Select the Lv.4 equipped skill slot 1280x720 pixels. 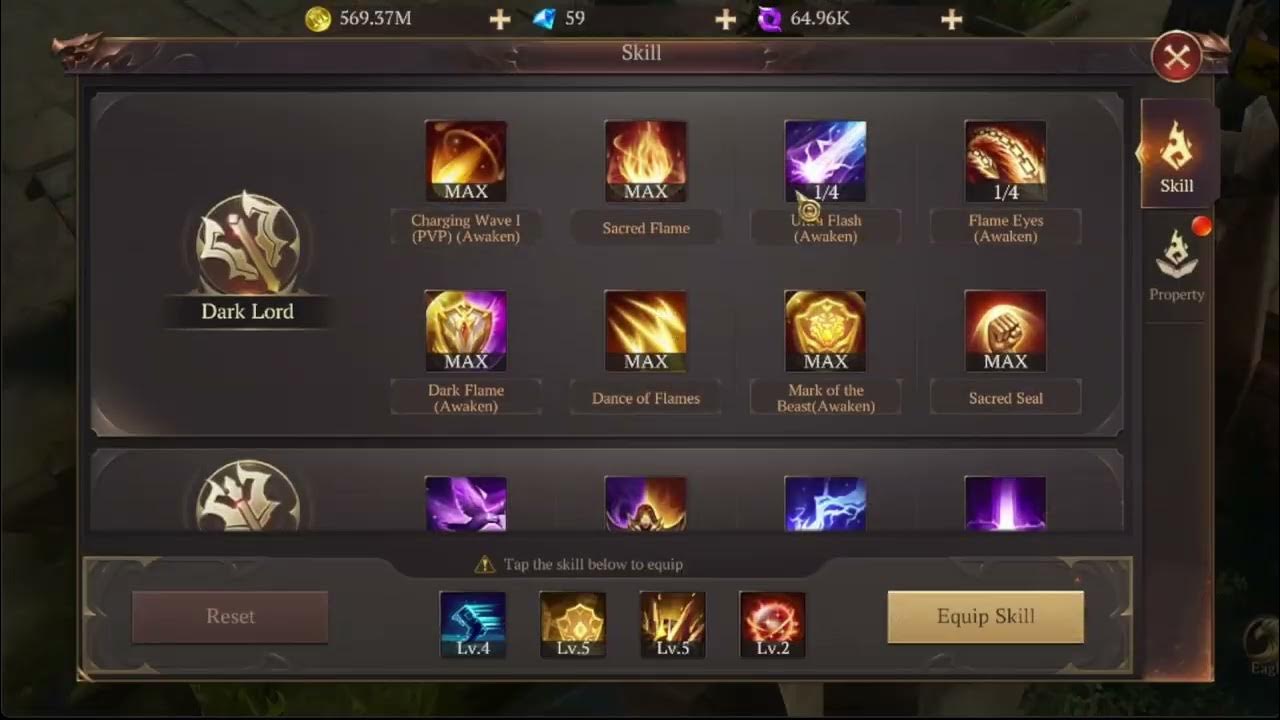point(472,622)
